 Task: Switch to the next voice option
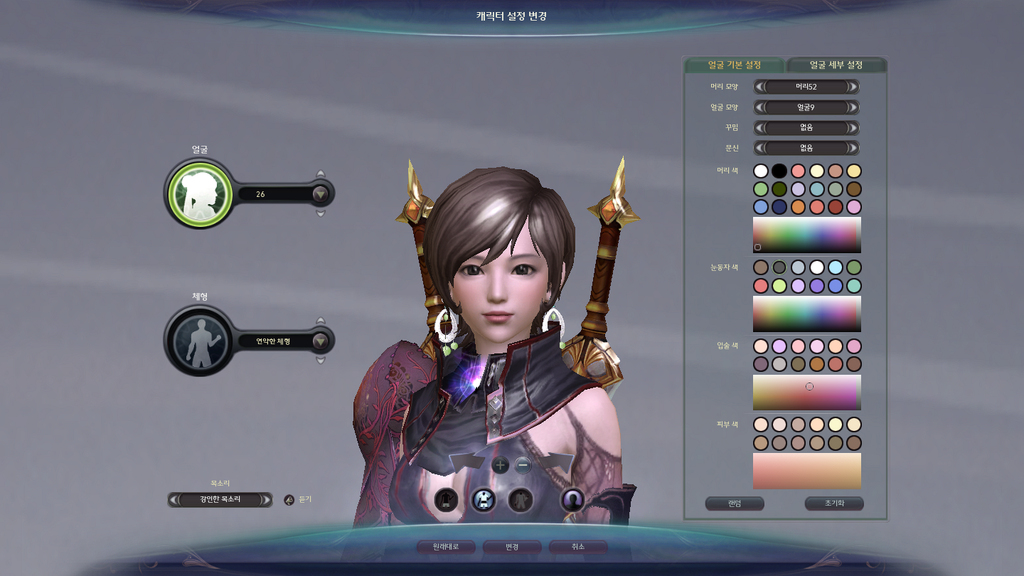(267, 499)
